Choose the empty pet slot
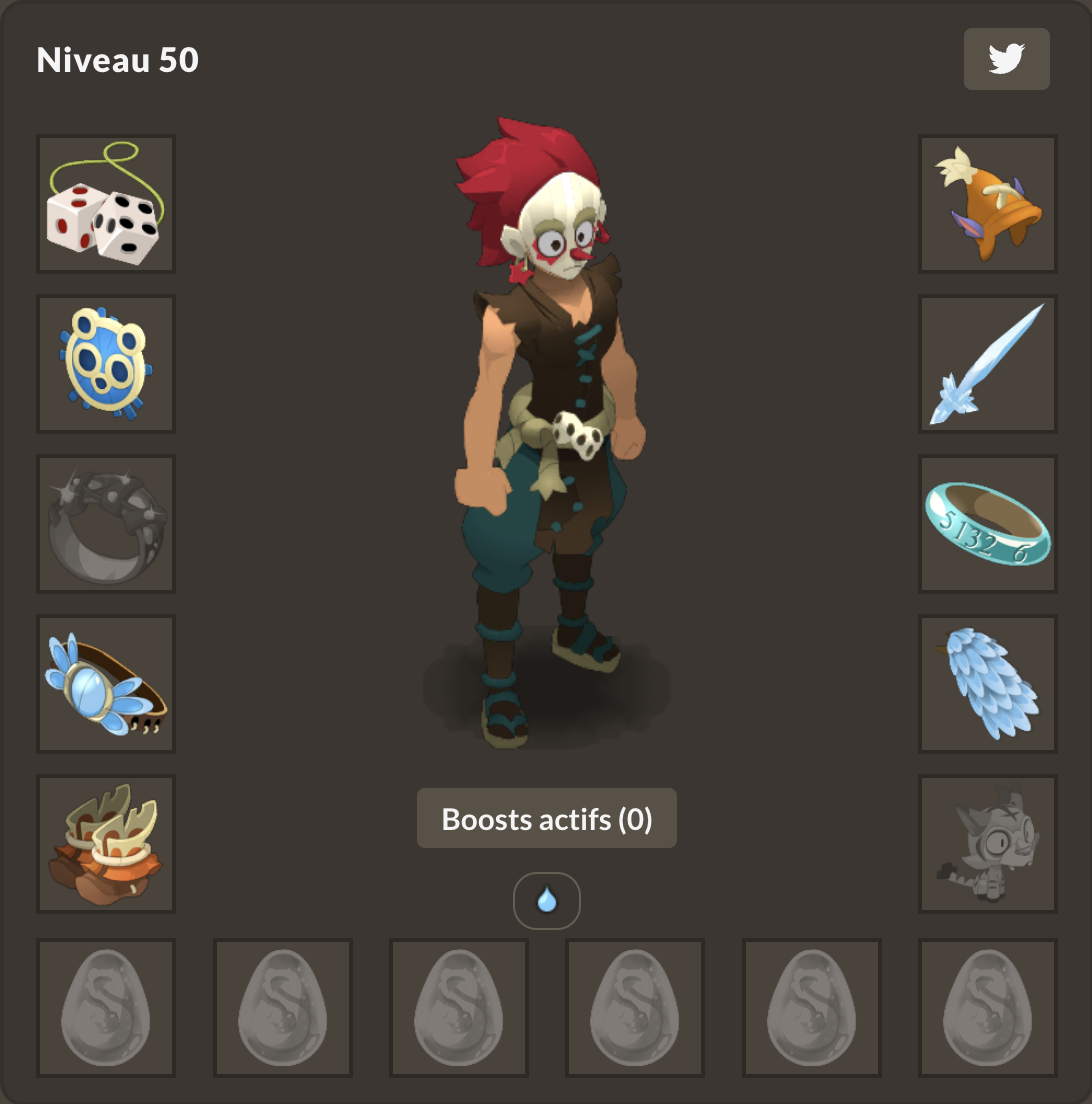1092x1104 pixels. click(x=988, y=844)
